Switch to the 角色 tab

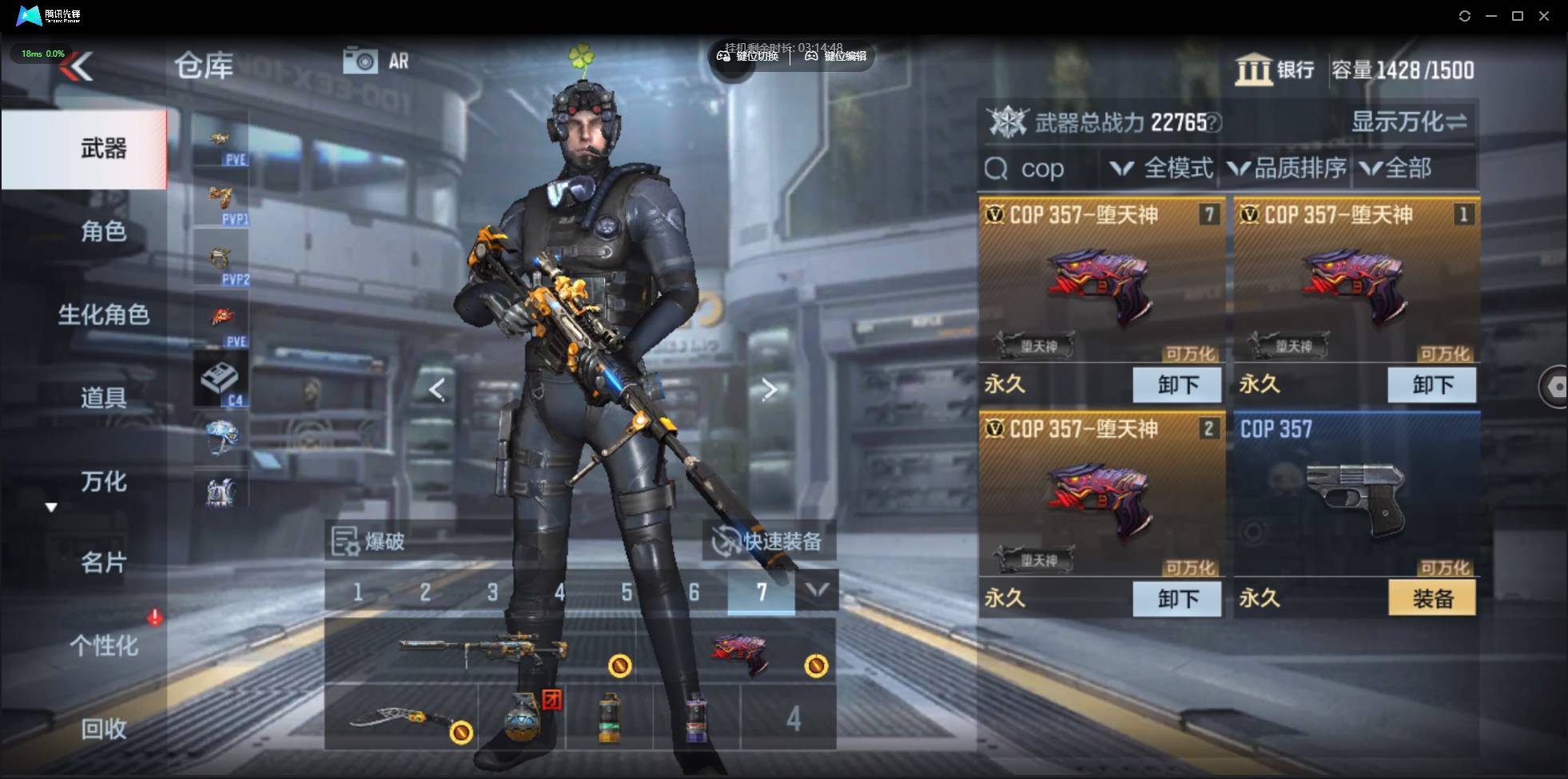[103, 232]
